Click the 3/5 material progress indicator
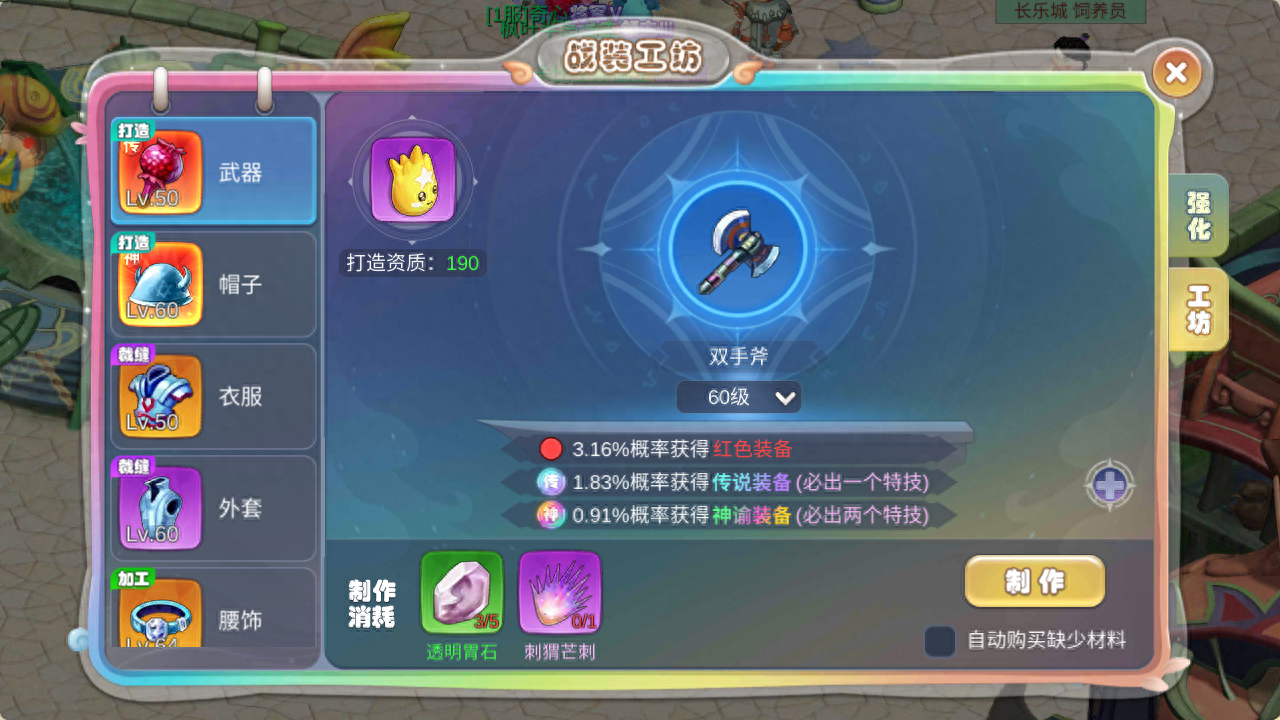 pyautogui.click(x=489, y=622)
